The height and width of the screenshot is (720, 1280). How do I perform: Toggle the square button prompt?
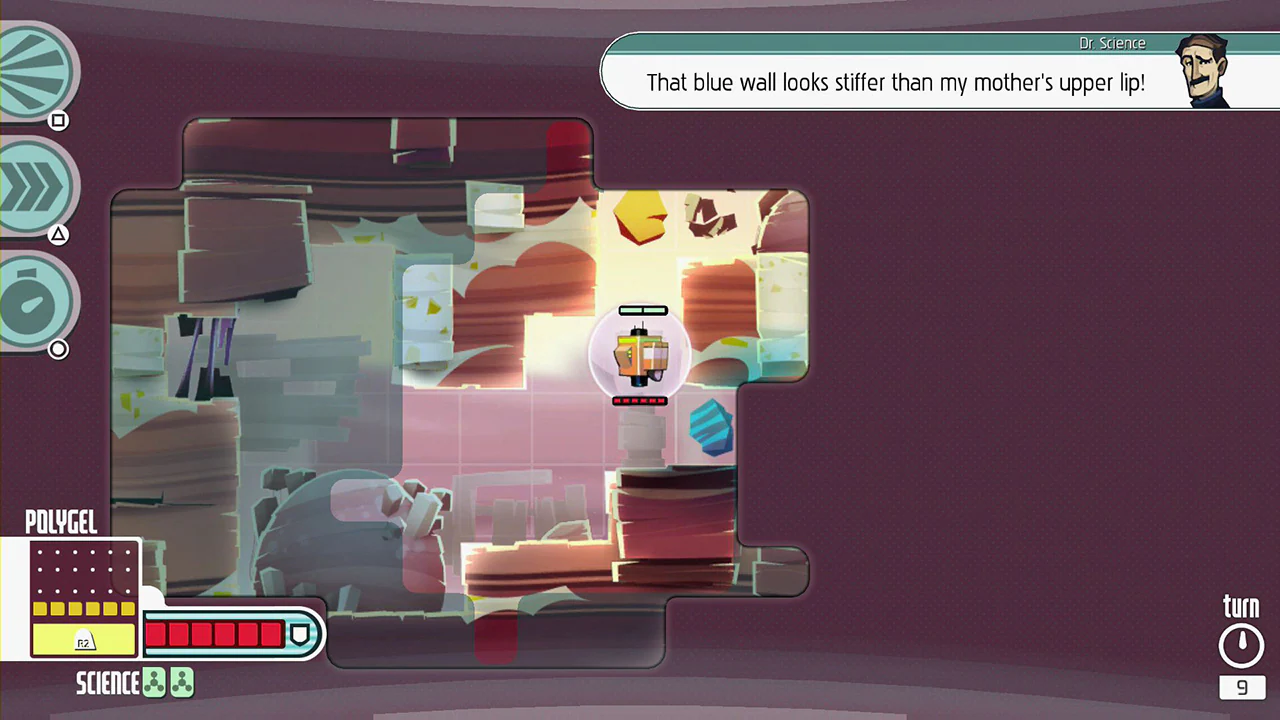point(58,120)
